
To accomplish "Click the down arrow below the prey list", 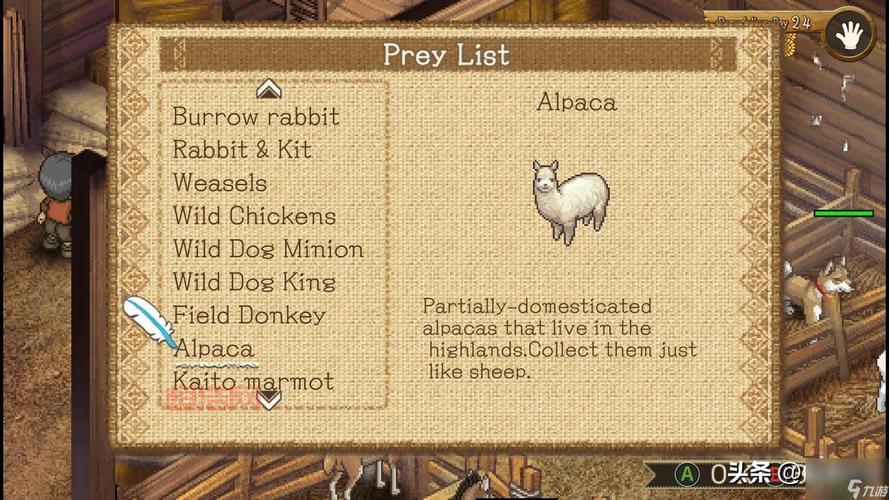I will click(269, 400).
